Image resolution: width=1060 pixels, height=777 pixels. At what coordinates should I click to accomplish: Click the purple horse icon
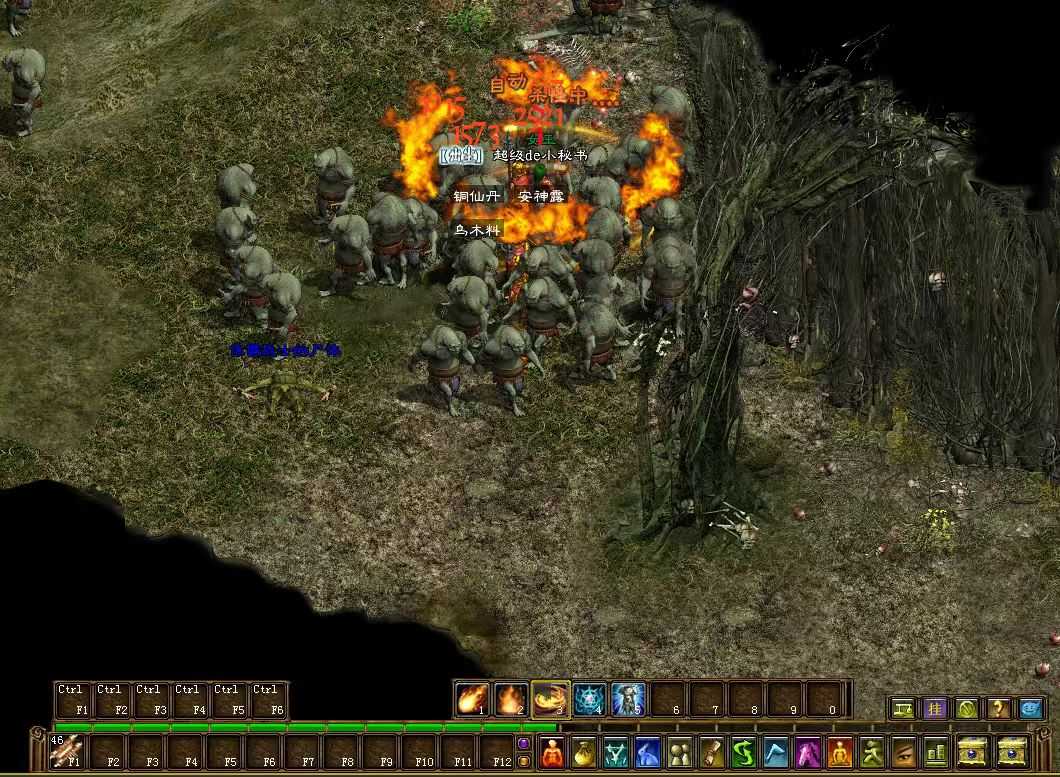point(808,751)
